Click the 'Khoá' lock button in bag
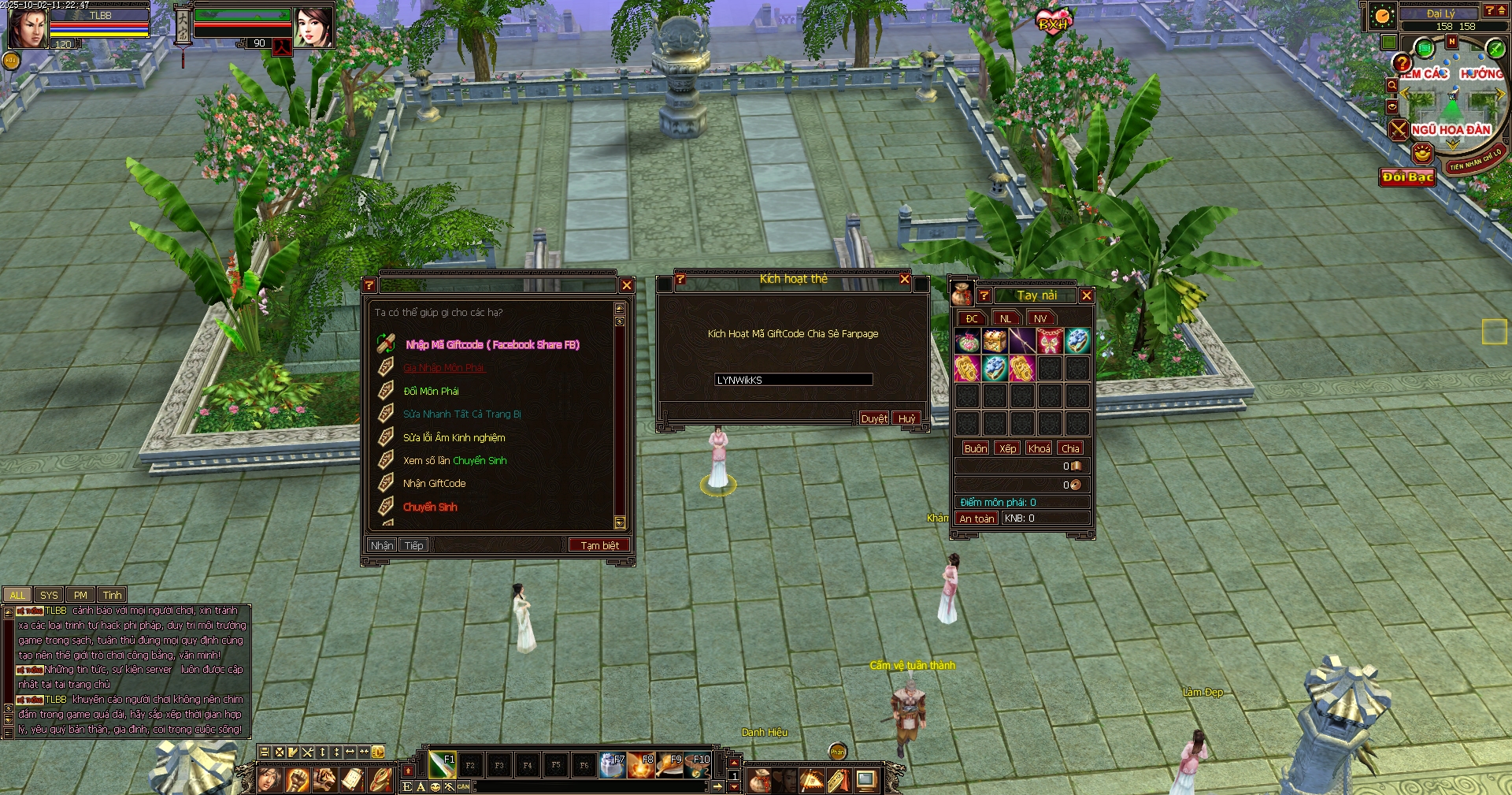Viewport: 1512px width, 795px height. [x=1039, y=448]
